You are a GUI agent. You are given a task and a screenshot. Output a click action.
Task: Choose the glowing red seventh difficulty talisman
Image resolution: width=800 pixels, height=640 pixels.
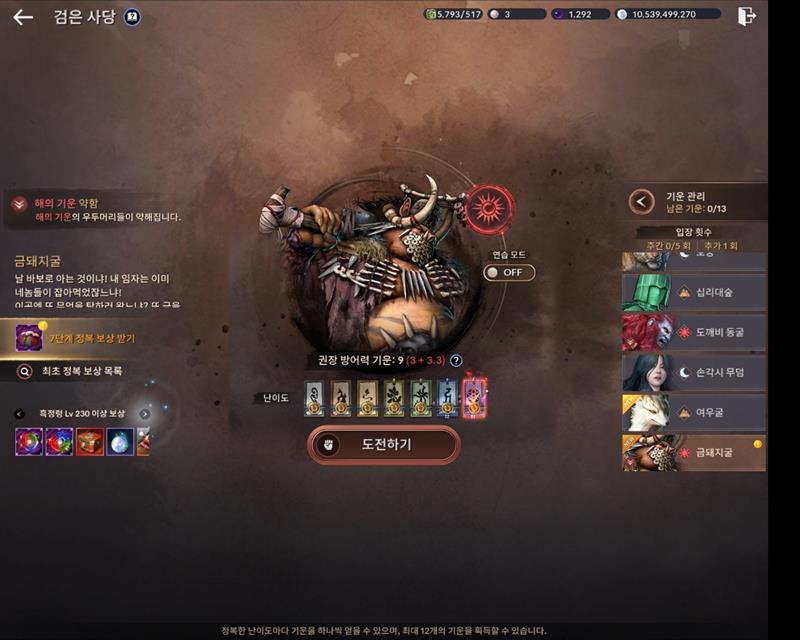(x=474, y=397)
